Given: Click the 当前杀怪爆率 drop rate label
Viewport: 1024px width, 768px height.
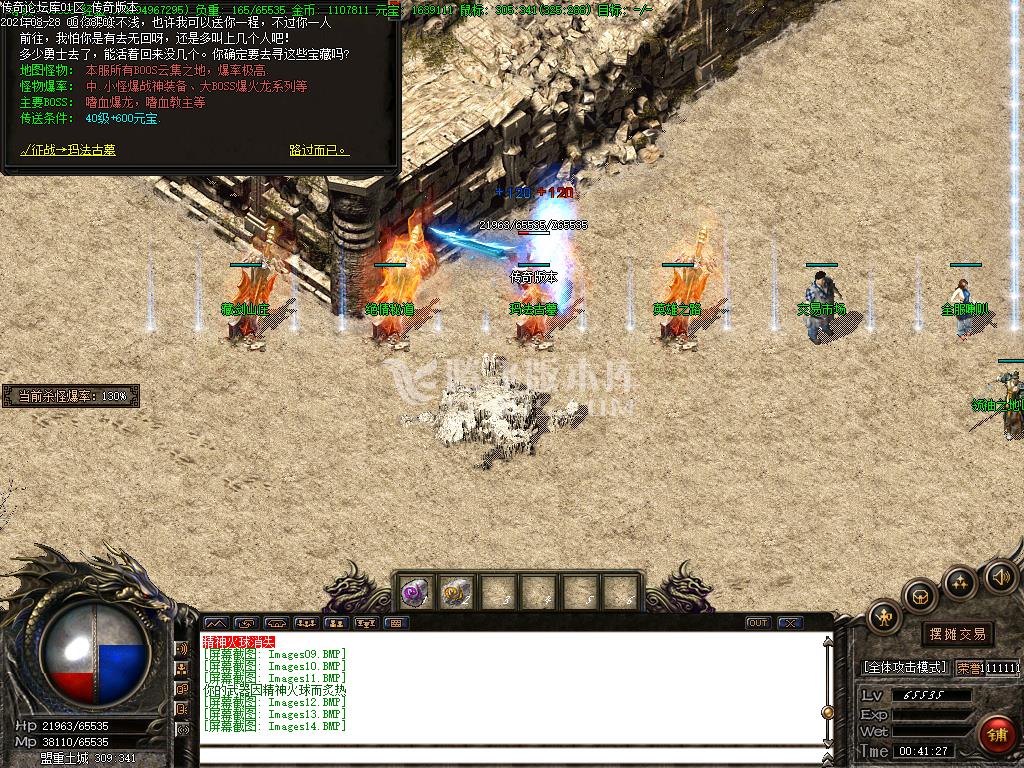Looking at the screenshot, I should point(72,397).
